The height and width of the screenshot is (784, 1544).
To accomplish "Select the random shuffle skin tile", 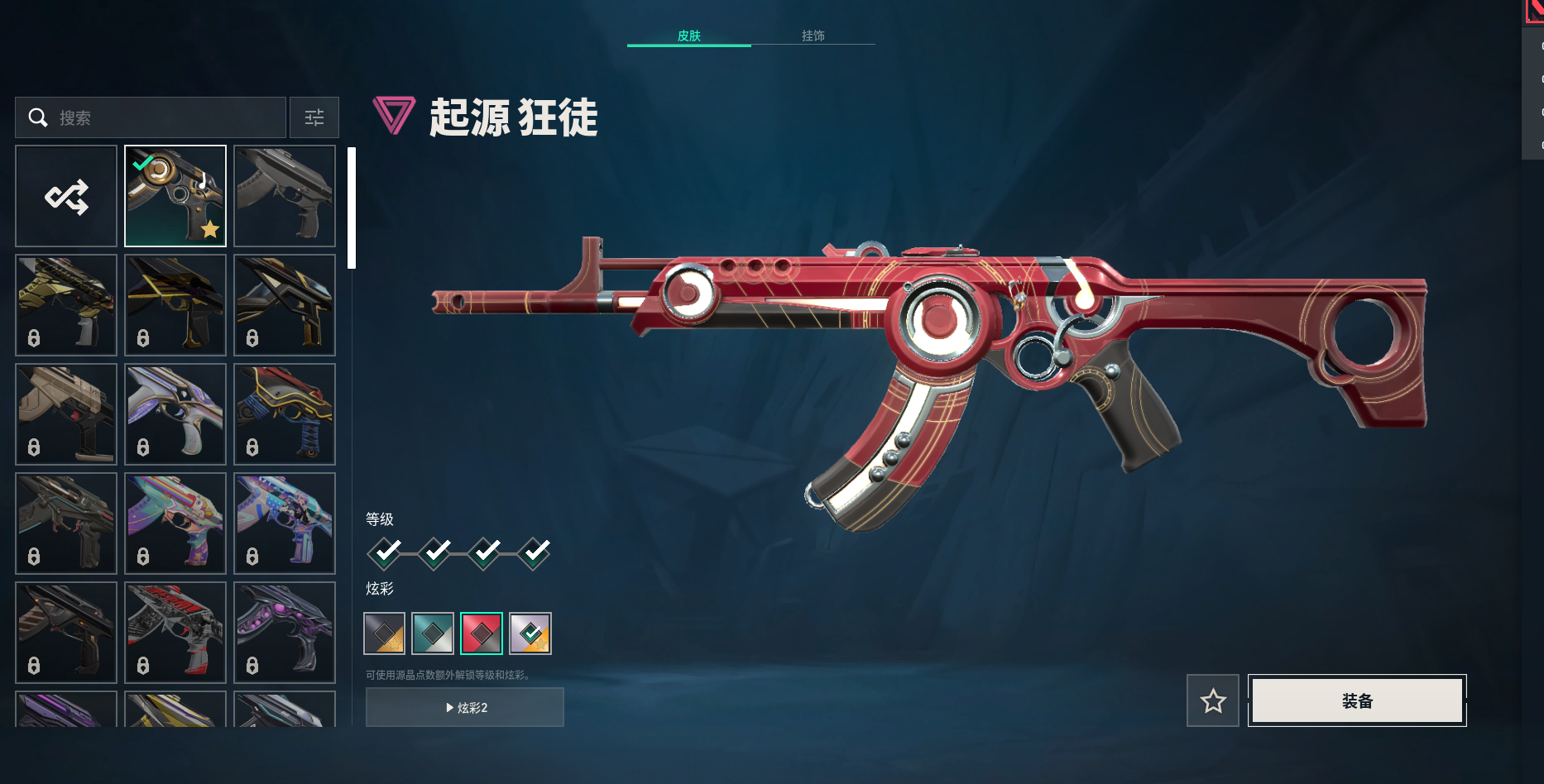I will tap(66, 196).
